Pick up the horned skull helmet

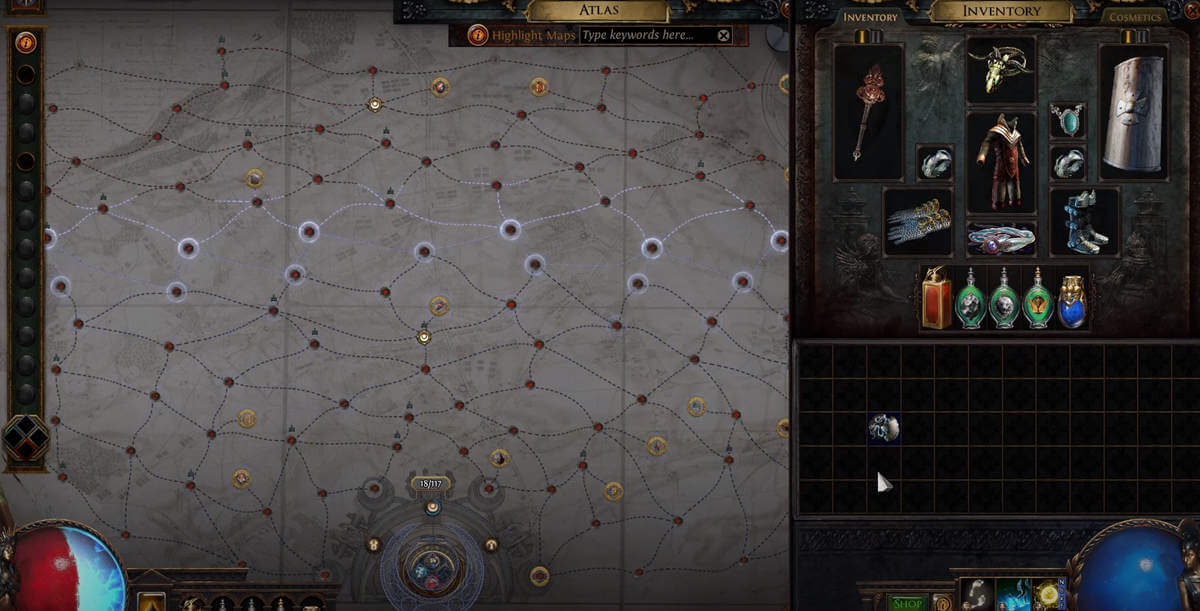point(1001,70)
